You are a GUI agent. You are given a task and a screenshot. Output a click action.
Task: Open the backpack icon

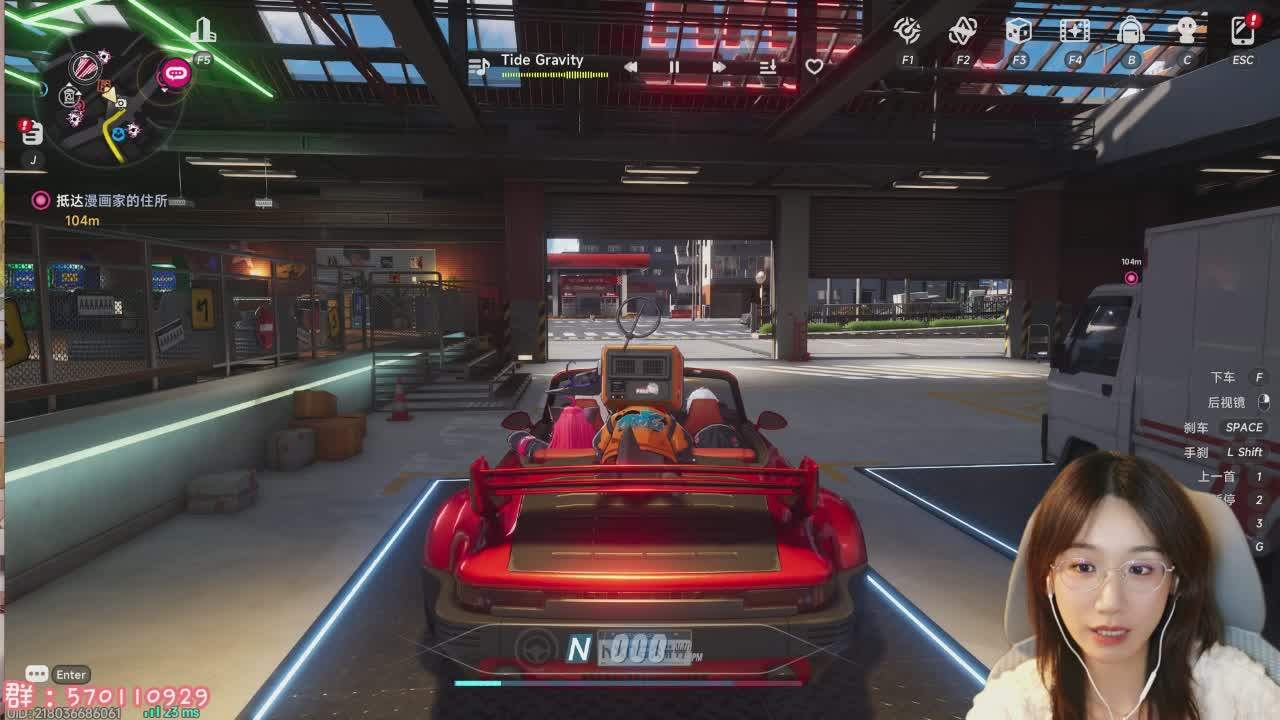[x=1131, y=31]
